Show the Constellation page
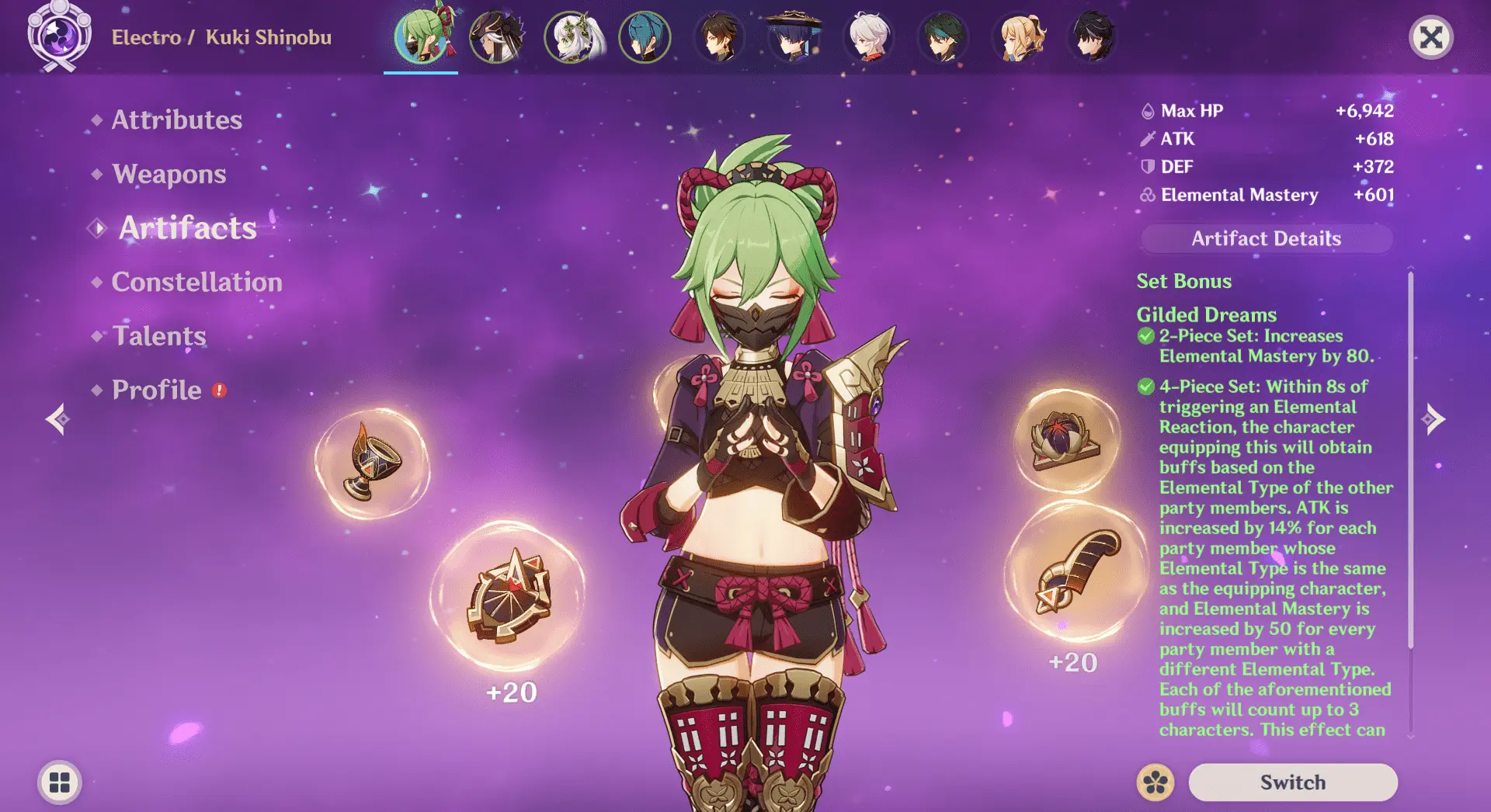The width and height of the screenshot is (1491, 812). [x=196, y=282]
